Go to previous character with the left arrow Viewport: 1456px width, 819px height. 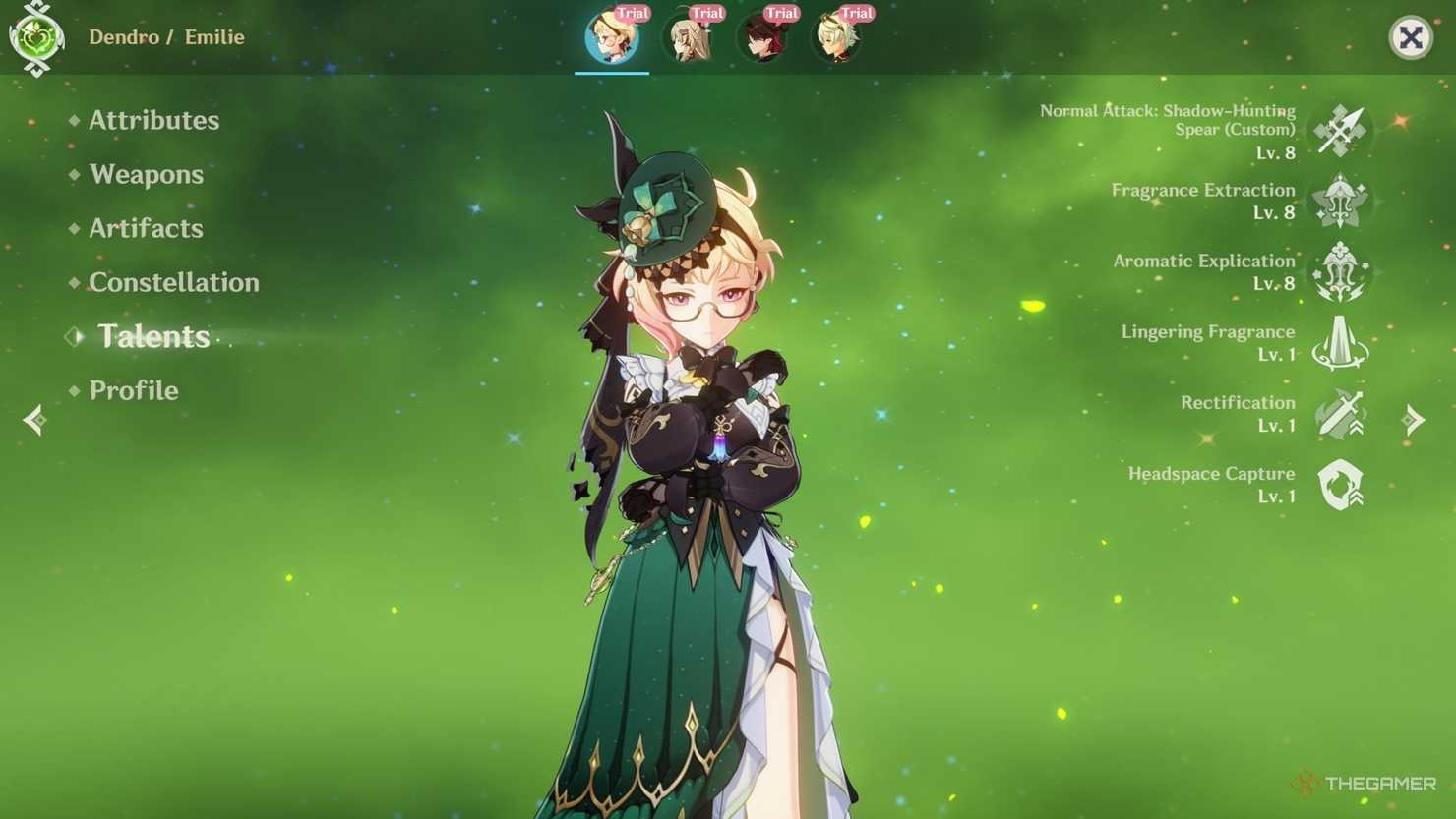[x=35, y=420]
